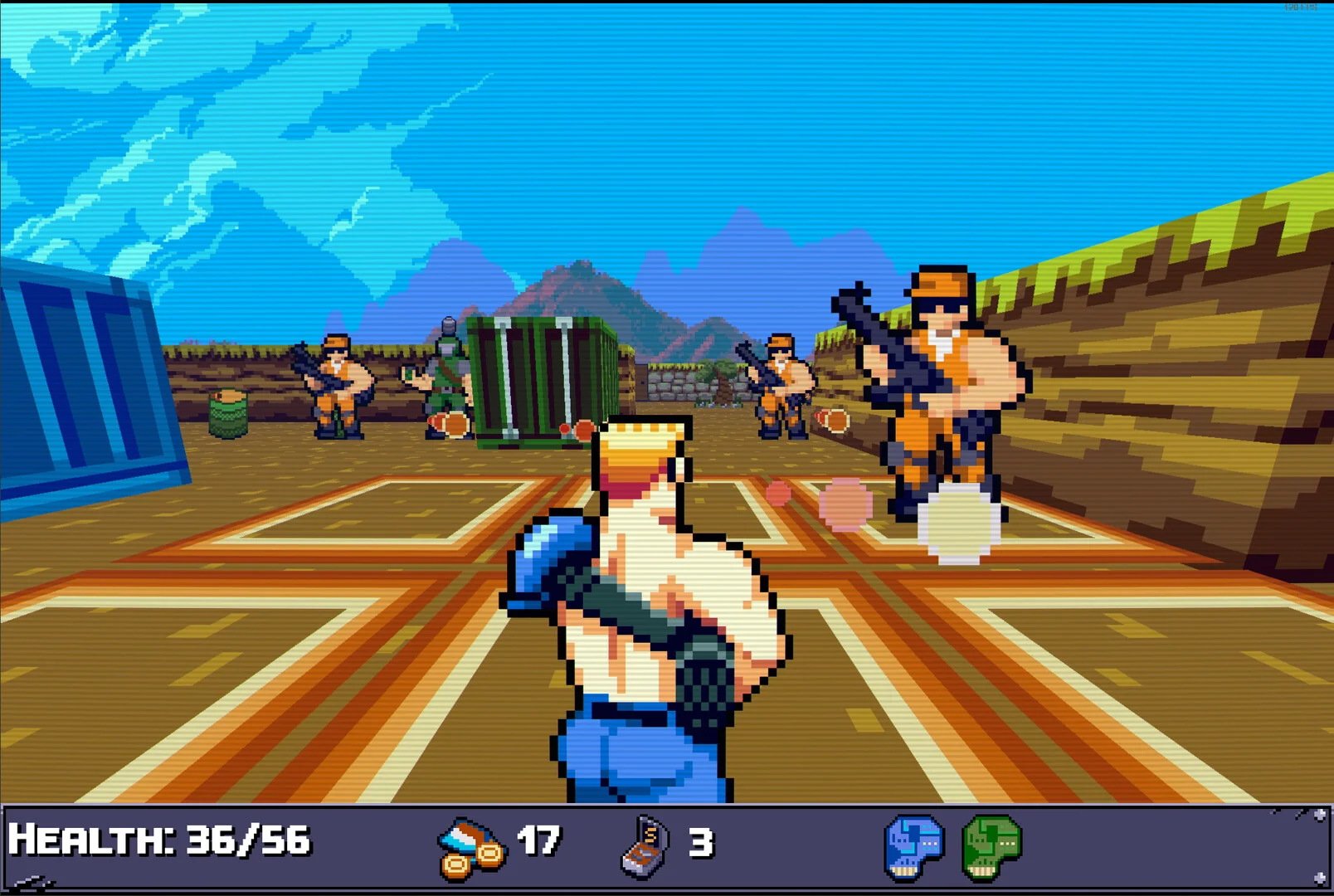Viewport: 1334px width, 896px height.
Task: Select the blue circuit-board keycard icon
Action: [913, 846]
